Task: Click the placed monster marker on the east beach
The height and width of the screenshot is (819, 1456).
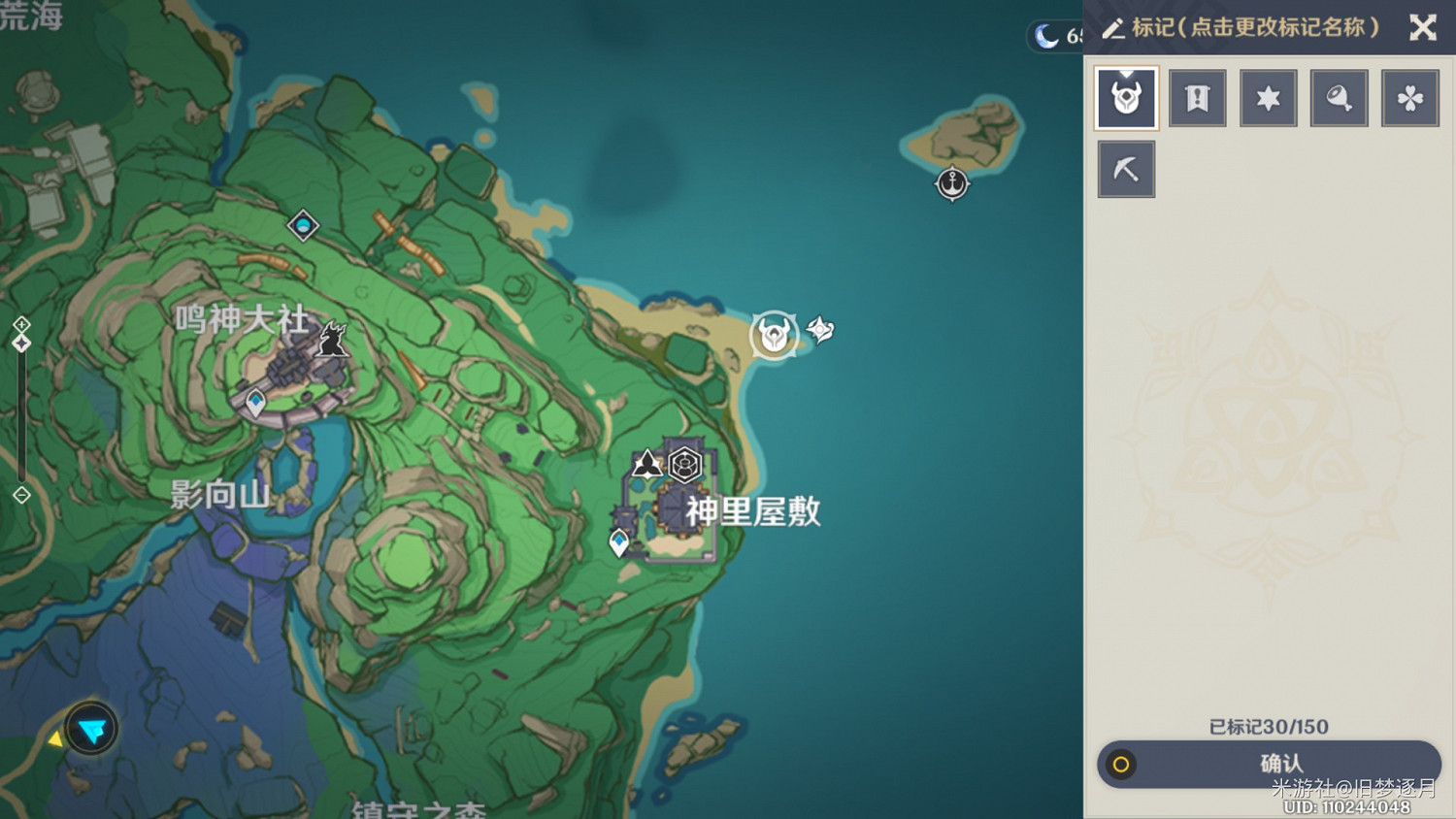Action: tap(774, 333)
